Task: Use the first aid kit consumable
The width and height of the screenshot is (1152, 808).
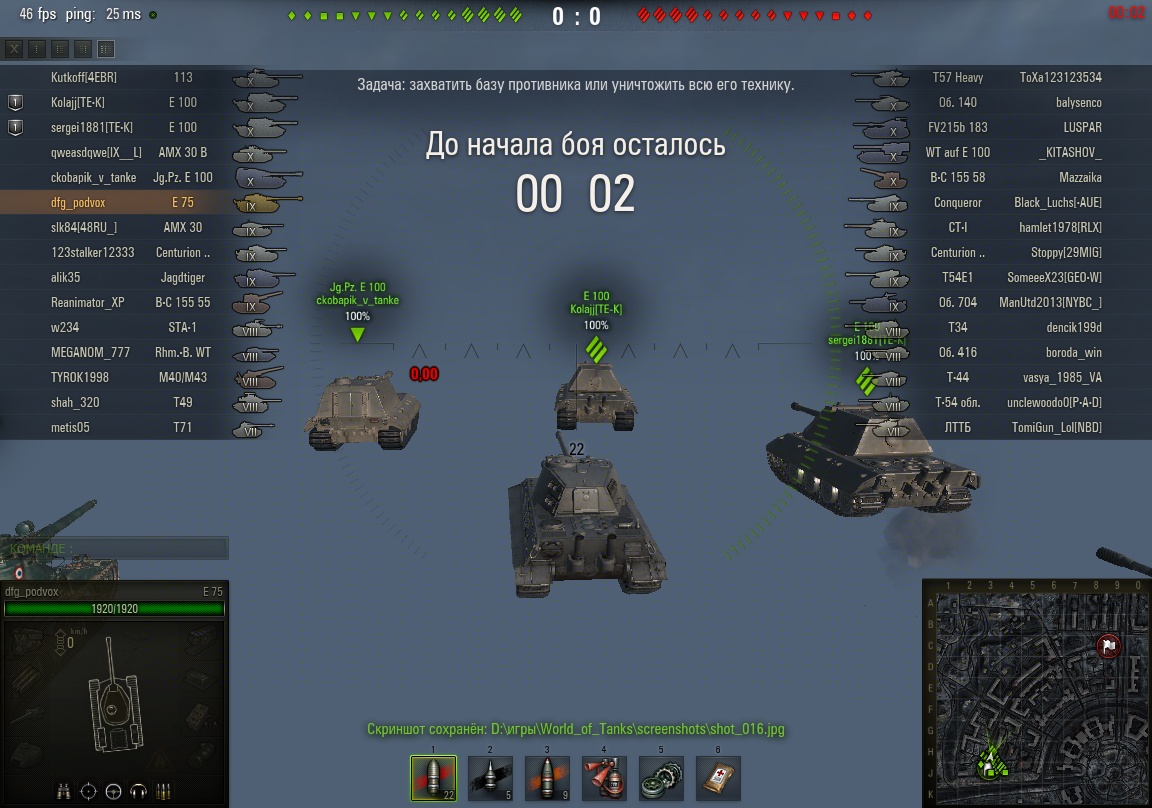Action: tap(718, 777)
